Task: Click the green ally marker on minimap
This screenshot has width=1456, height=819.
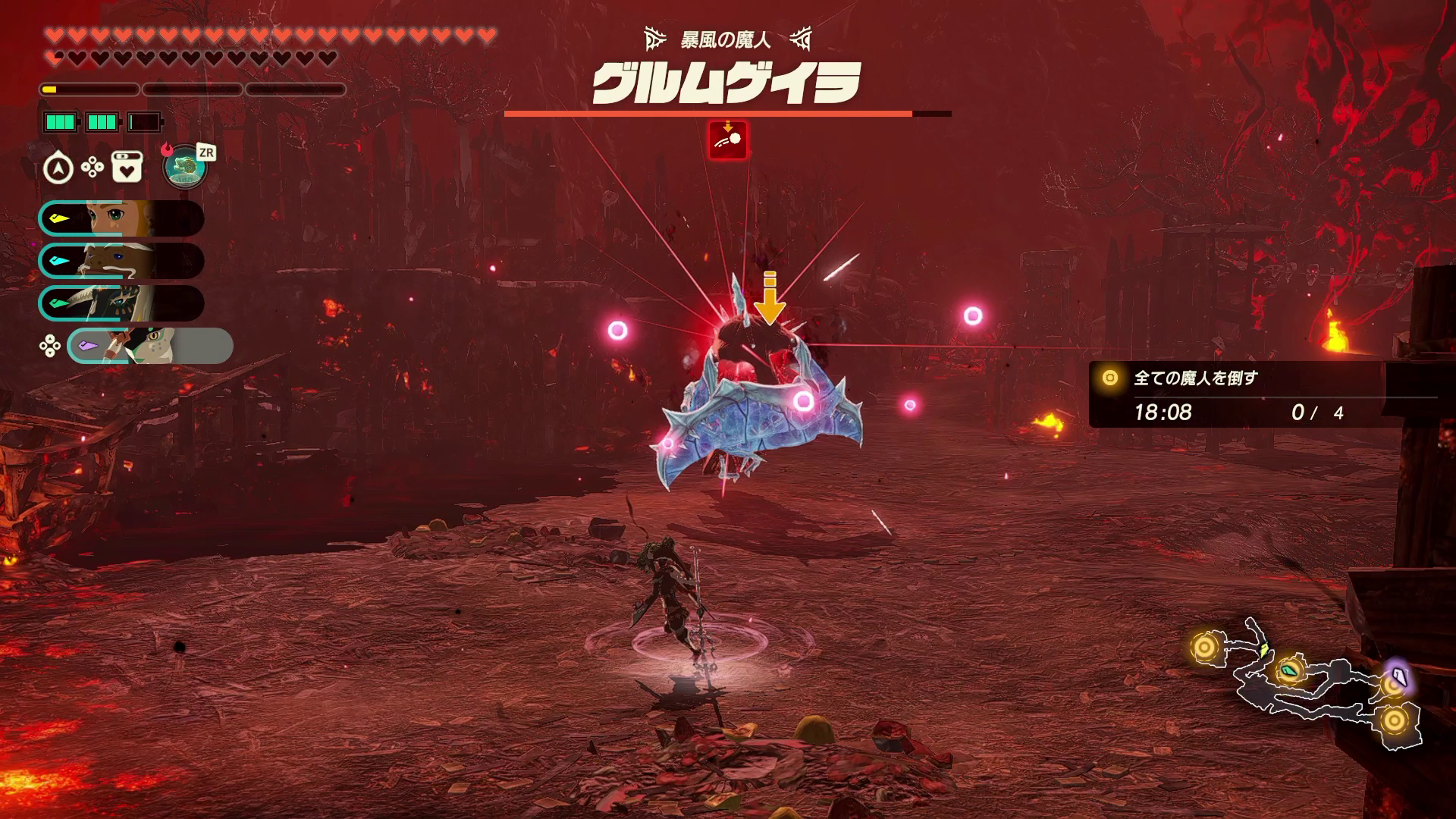Action: (x=1289, y=670)
